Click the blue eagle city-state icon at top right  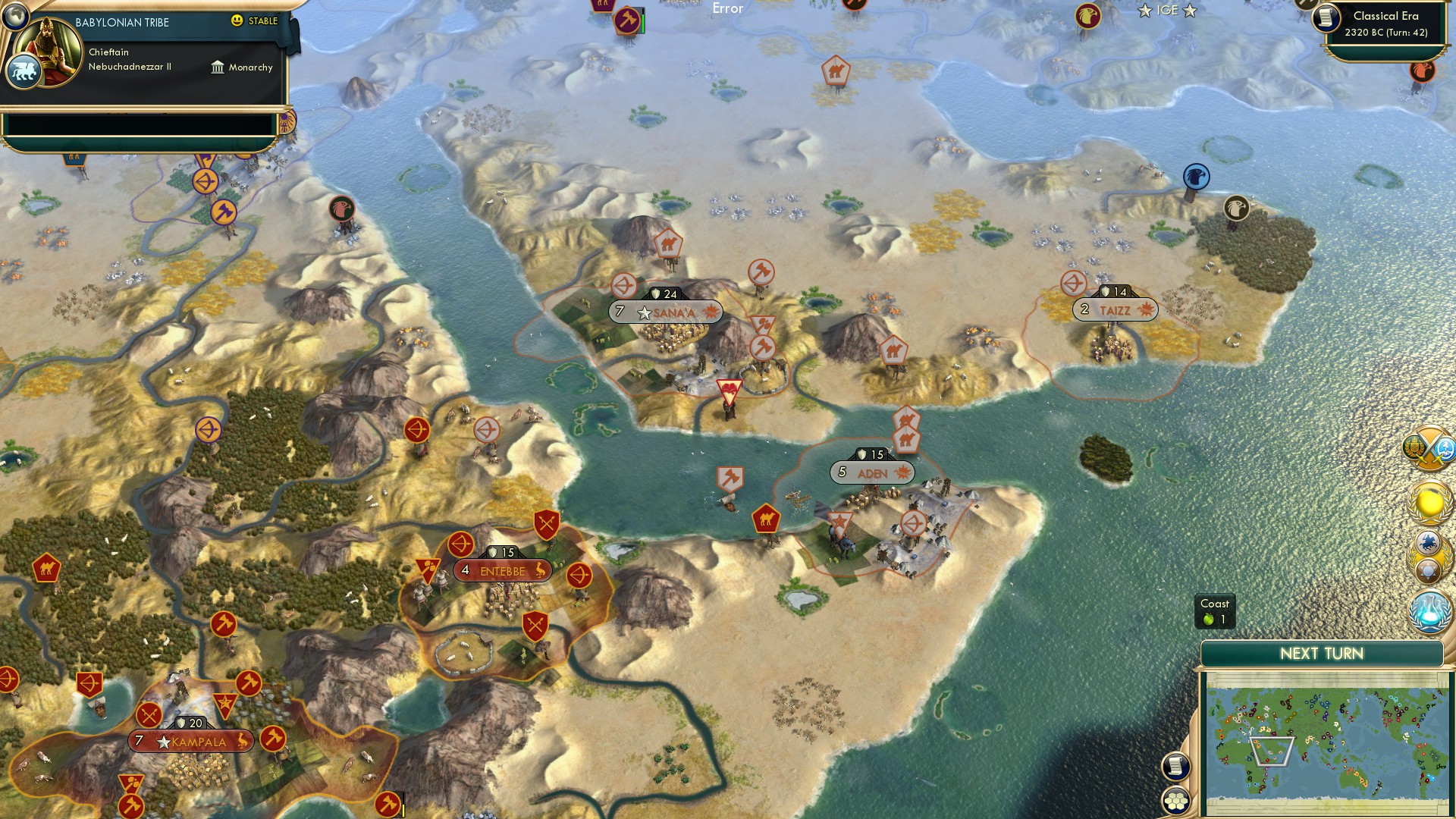pos(1195,176)
